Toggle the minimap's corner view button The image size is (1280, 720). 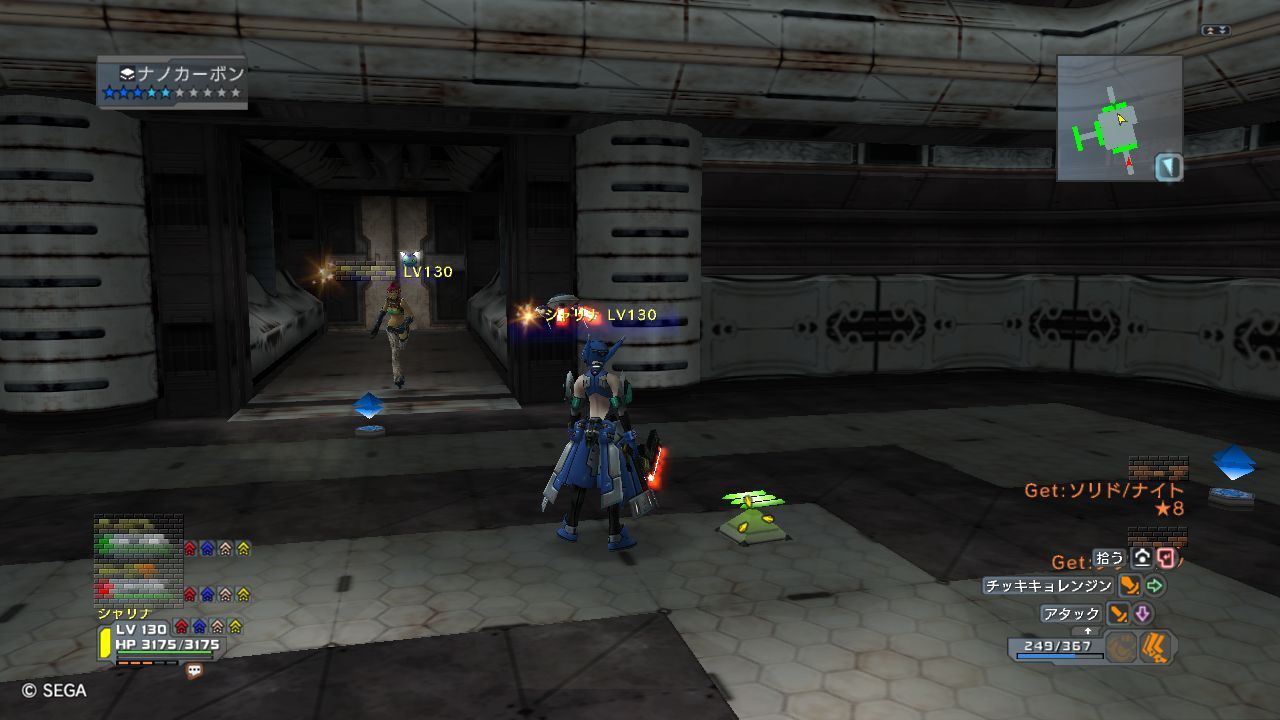pyautogui.click(x=1169, y=167)
